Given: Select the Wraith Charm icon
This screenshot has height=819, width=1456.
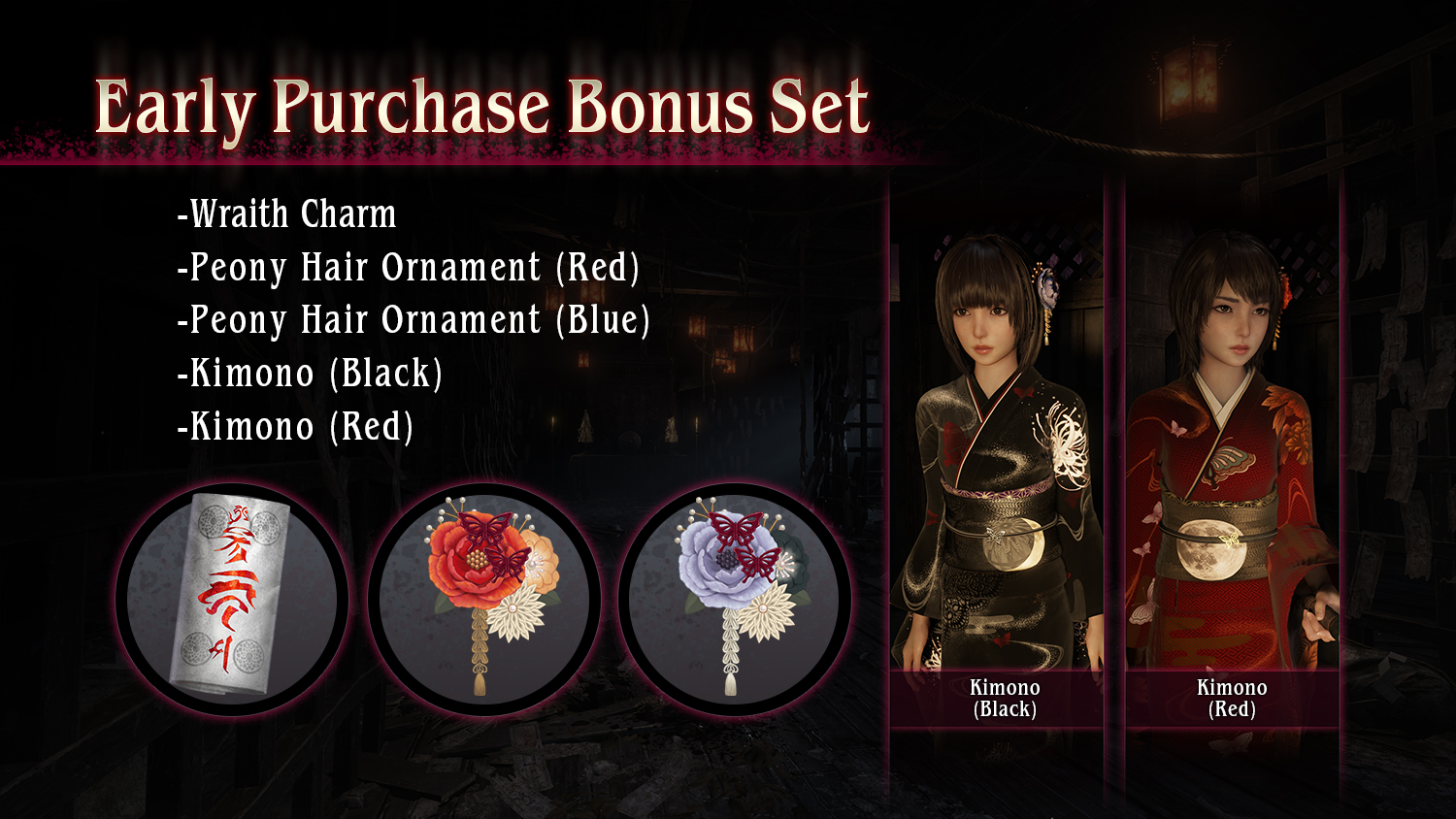Looking at the screenshot, I should (x=231, y=599).
